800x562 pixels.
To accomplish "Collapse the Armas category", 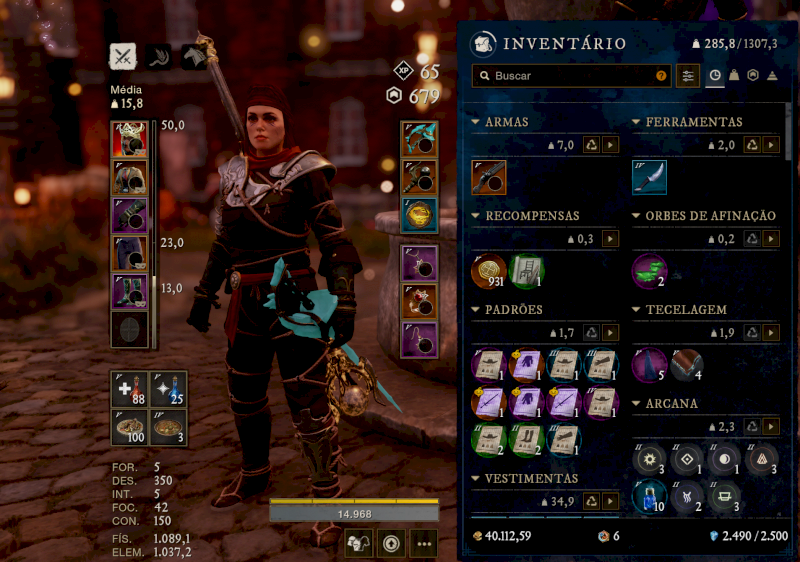I will [x=476, y=122].
